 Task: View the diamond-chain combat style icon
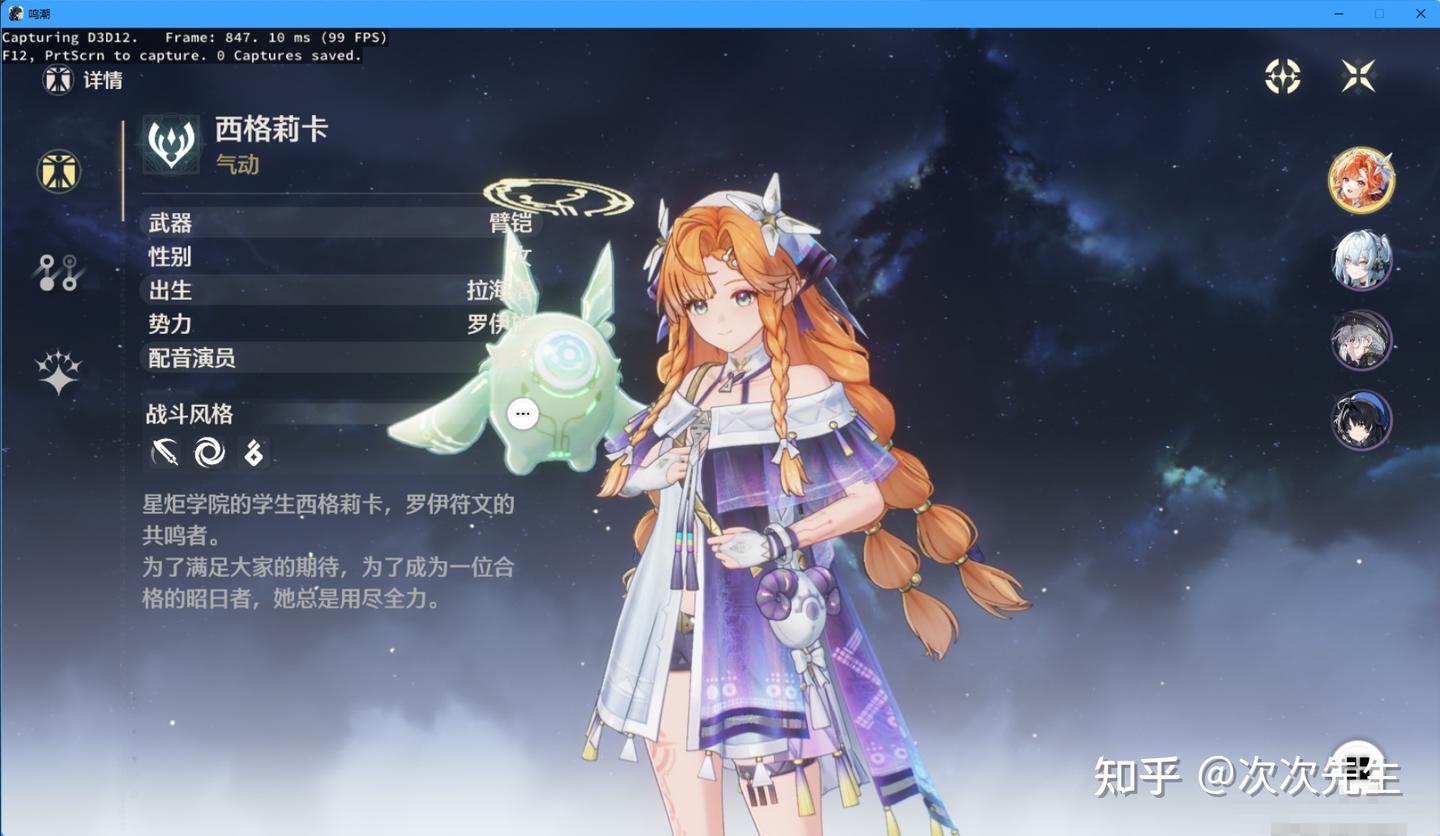[254, 454]
